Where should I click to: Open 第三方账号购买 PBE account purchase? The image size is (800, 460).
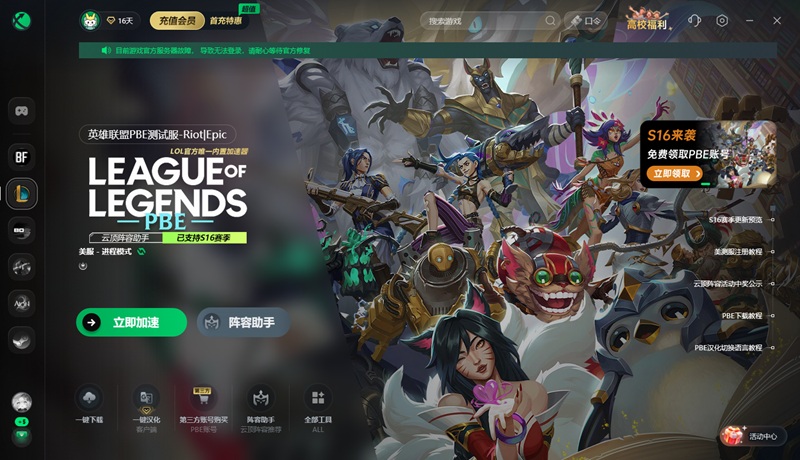pyautogui.click(x=204, y=404)
